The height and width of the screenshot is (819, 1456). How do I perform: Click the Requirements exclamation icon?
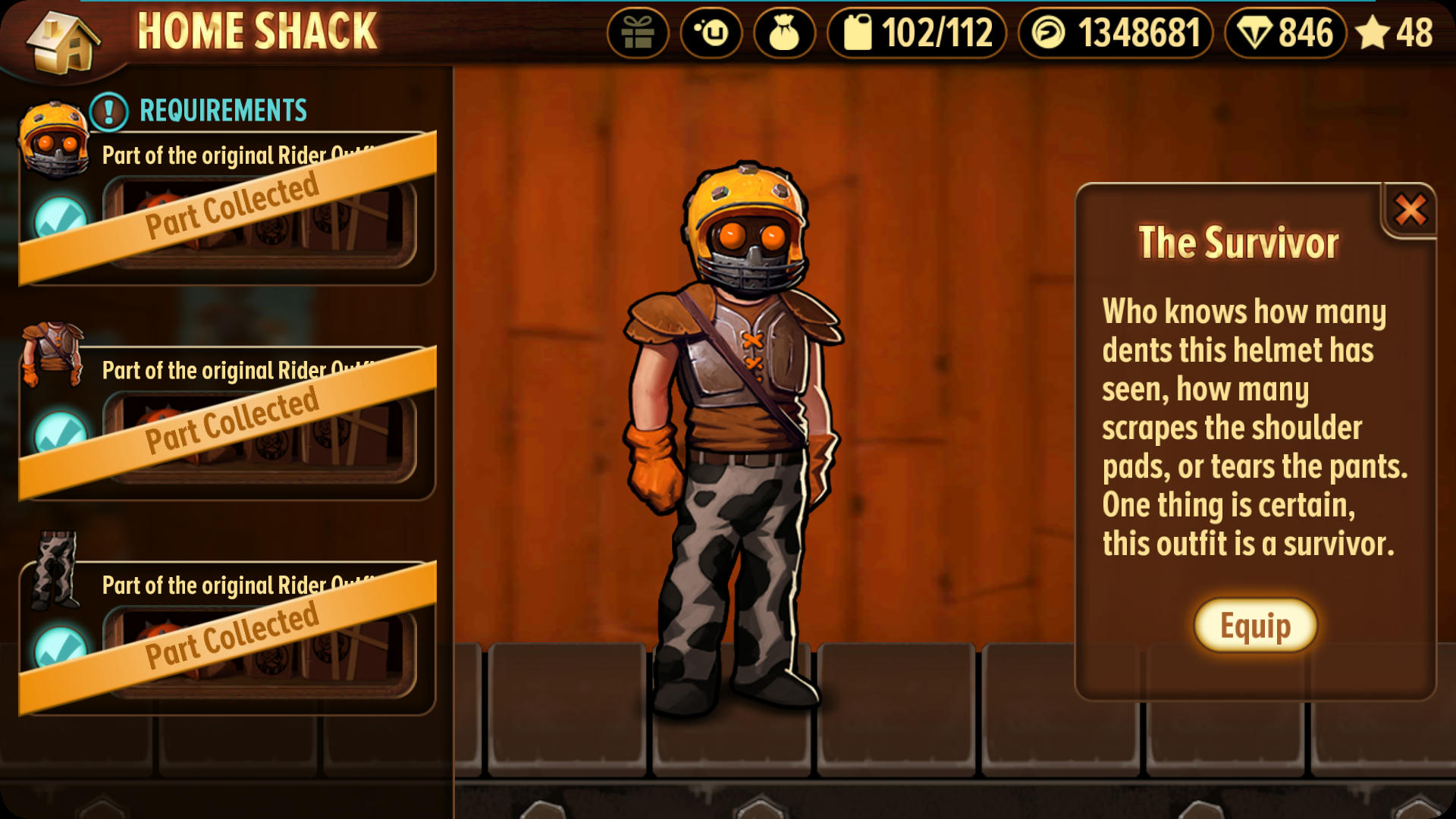(x=109, y=111)
